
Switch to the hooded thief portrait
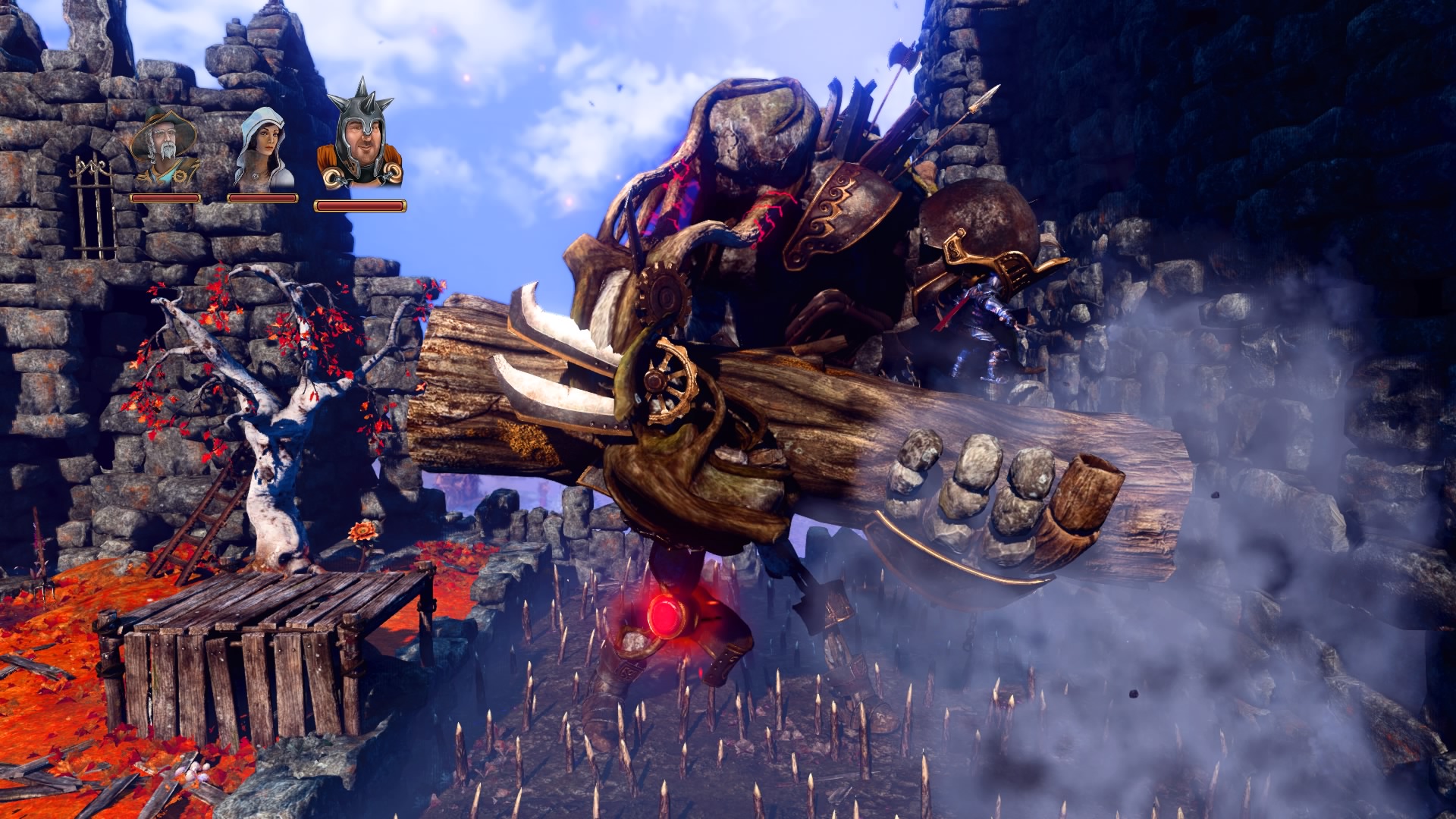pos(263,149)
